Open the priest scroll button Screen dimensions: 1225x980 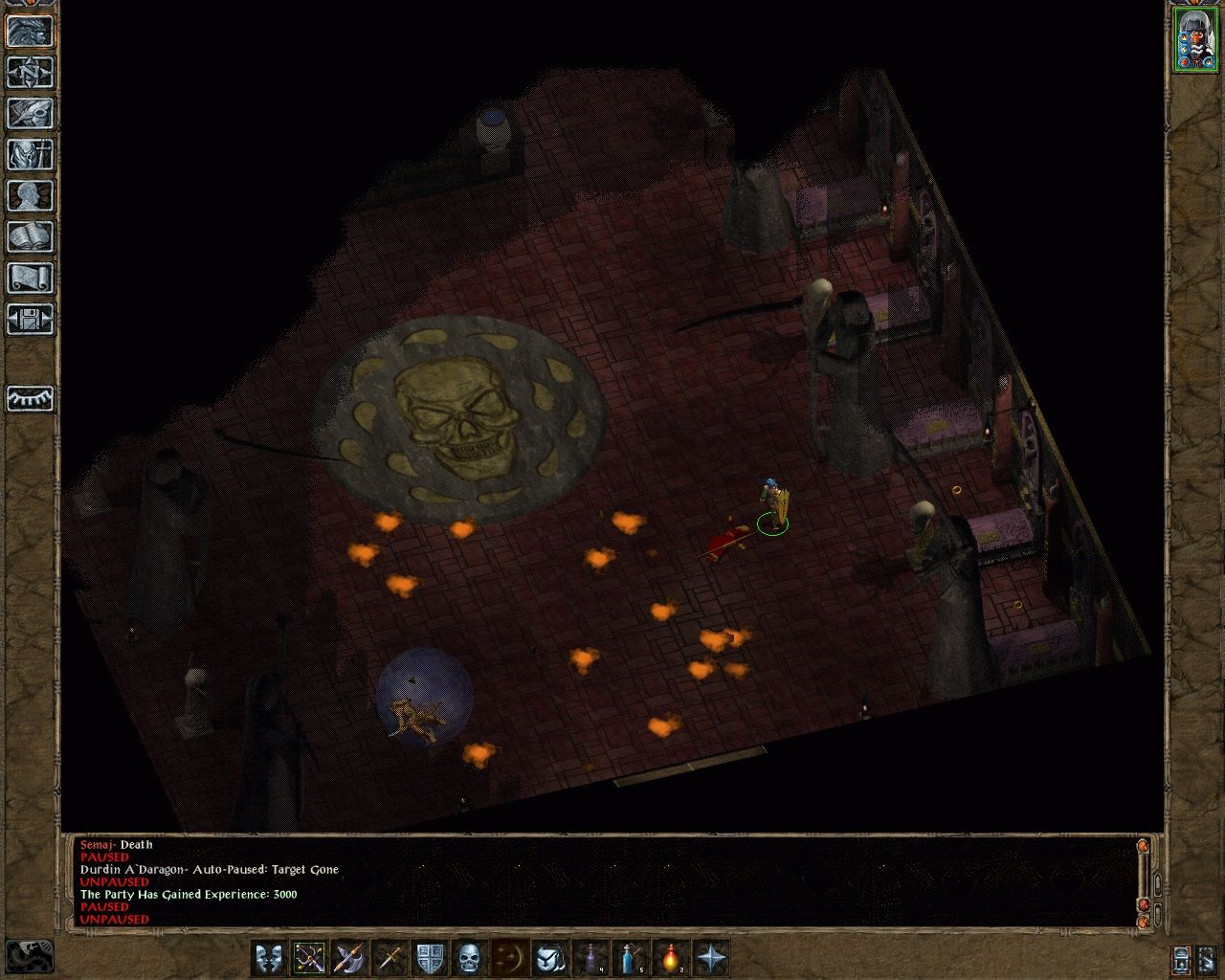pyautogui.click(x=30, y=278)
